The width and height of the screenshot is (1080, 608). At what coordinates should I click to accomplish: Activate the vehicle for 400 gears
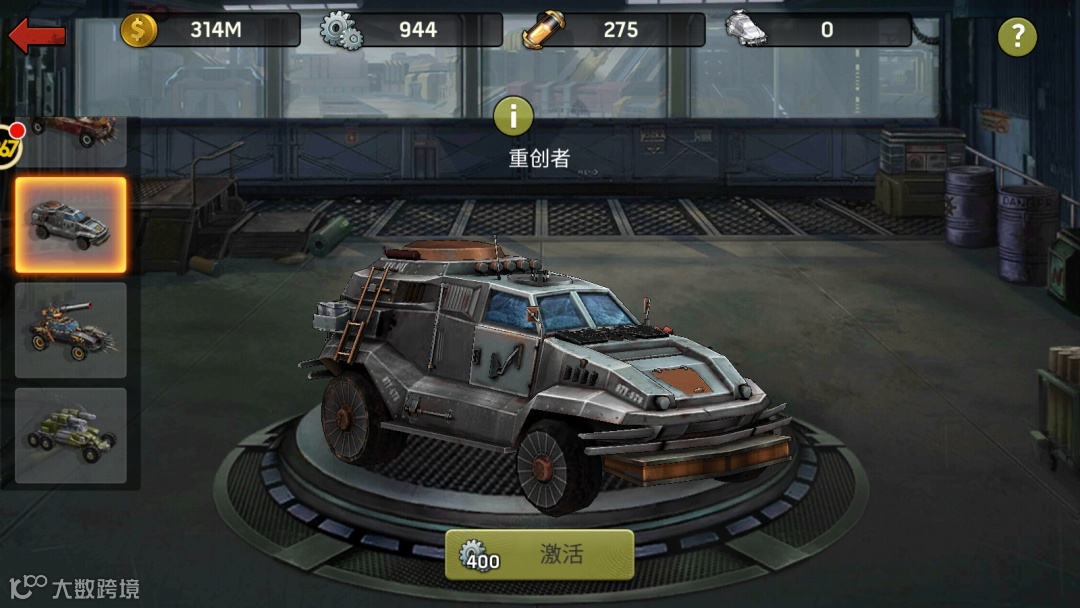(540, 555)
